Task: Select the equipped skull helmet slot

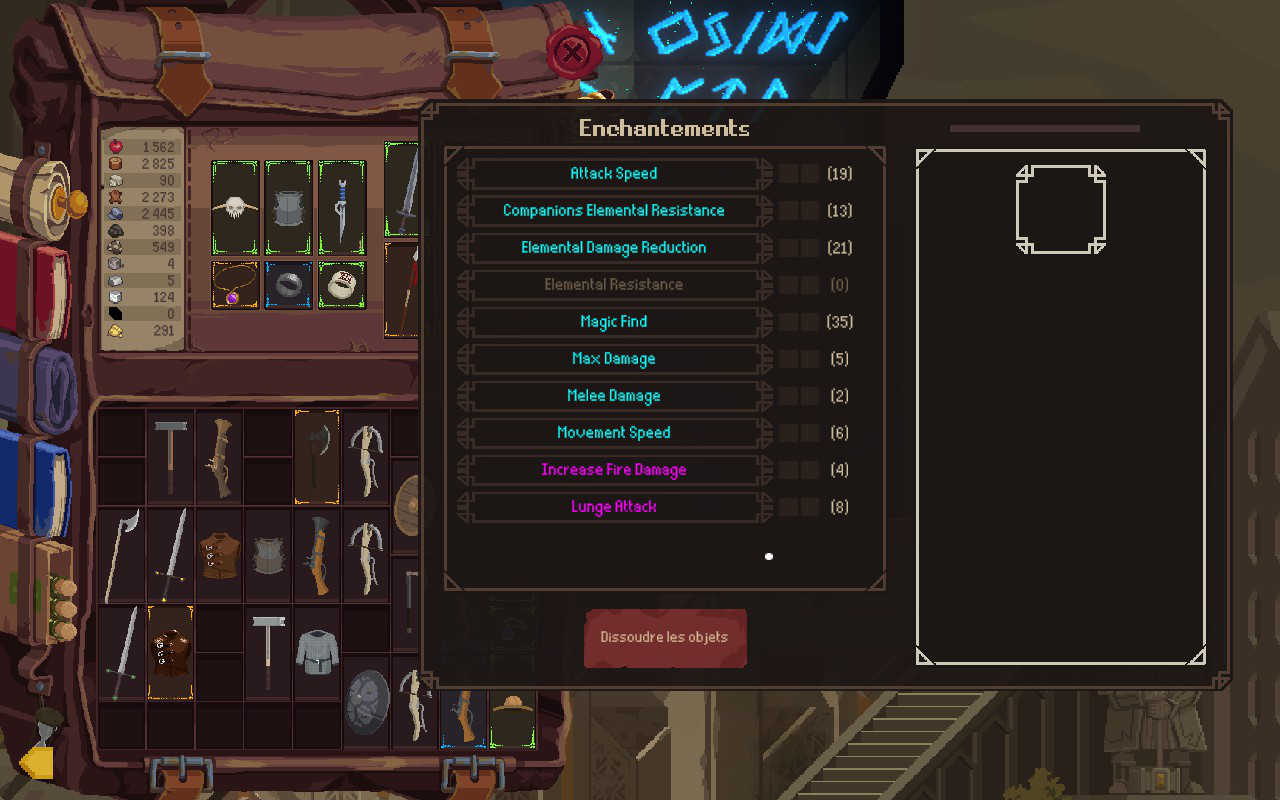Action: pos(235,208)
